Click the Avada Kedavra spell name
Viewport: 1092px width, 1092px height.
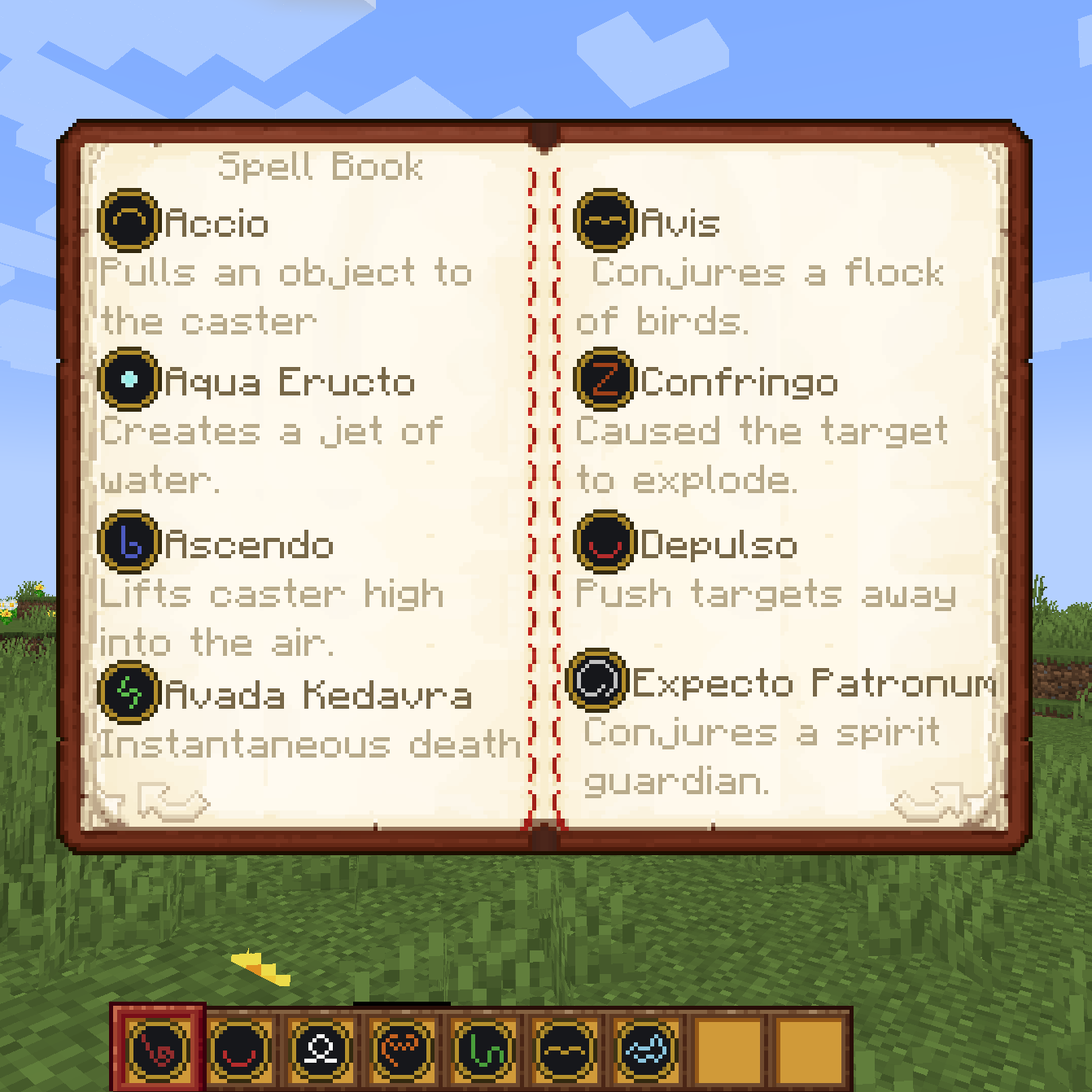coord(317,696)
